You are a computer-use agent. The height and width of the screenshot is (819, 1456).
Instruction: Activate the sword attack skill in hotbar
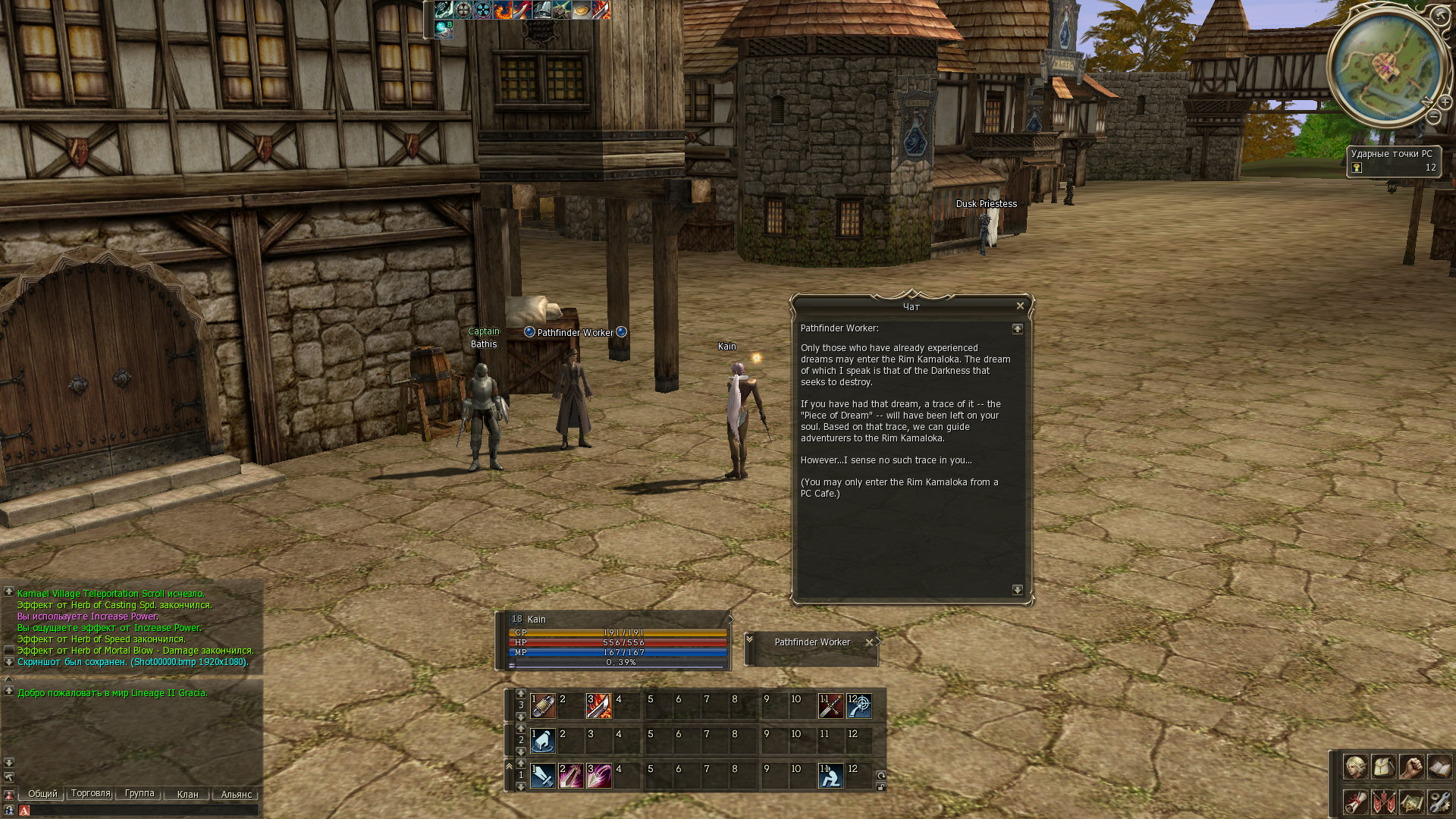click(x=542, y=776)
